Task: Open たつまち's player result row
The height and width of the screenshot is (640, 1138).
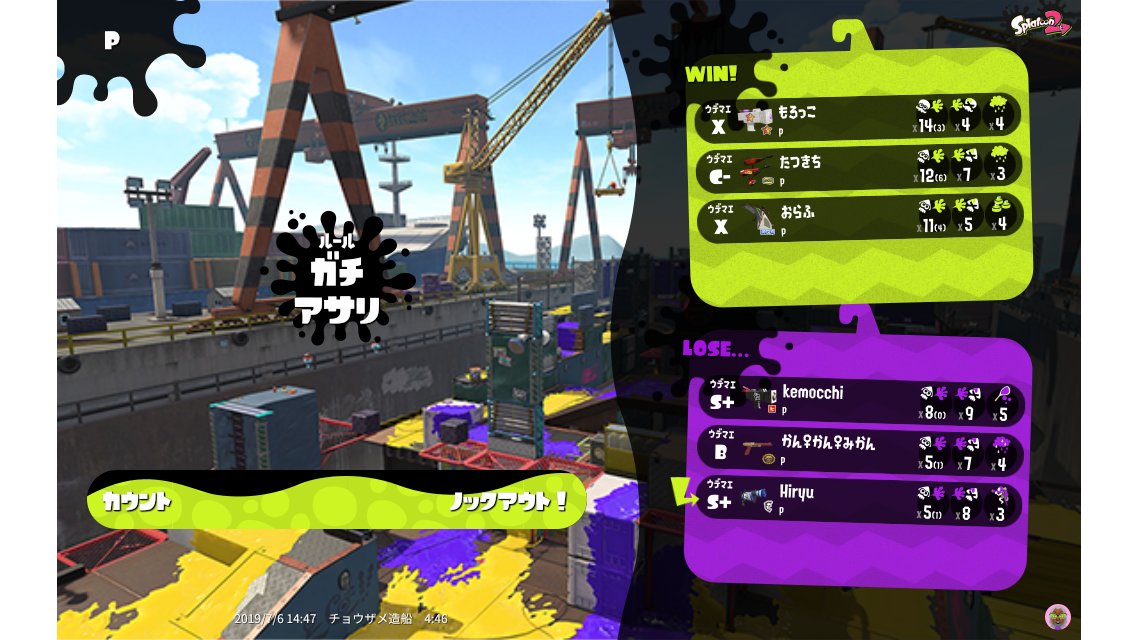Action: click(x=860, y=166)
